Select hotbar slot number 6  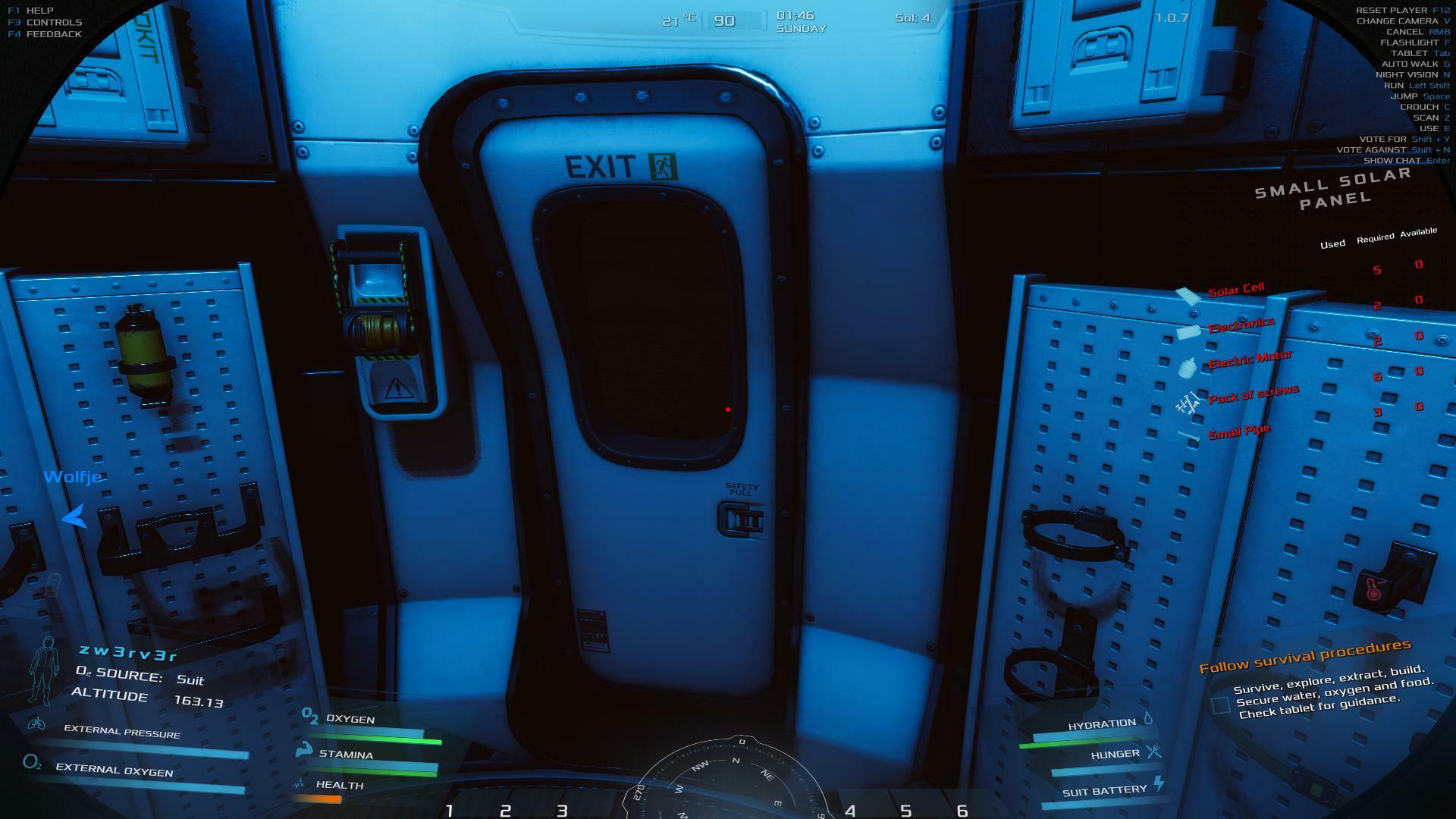962,811
